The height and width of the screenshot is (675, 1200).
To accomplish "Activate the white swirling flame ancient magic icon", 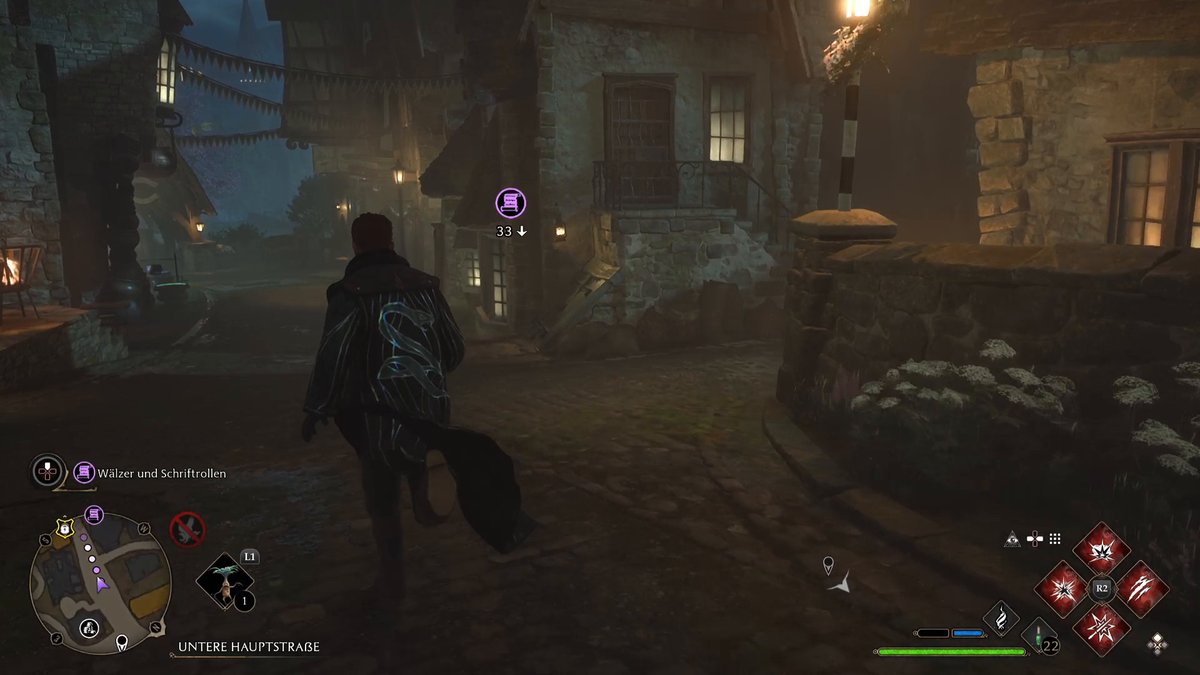I will click(x=1001, y=619).
